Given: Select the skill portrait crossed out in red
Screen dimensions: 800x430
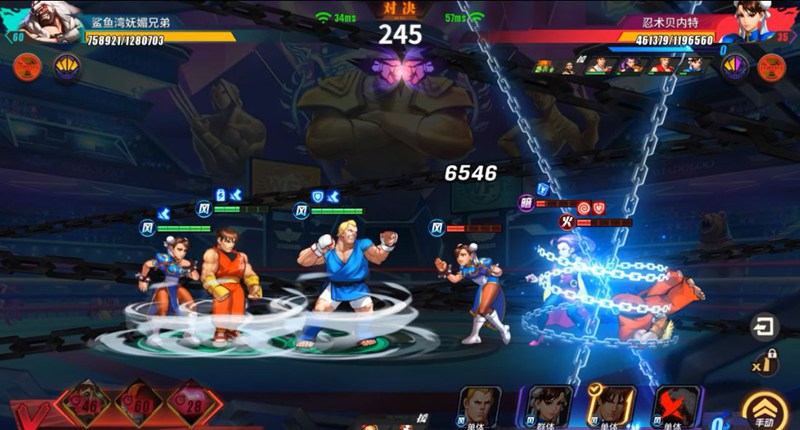Looking at the screenshot, I should [677, 407].
